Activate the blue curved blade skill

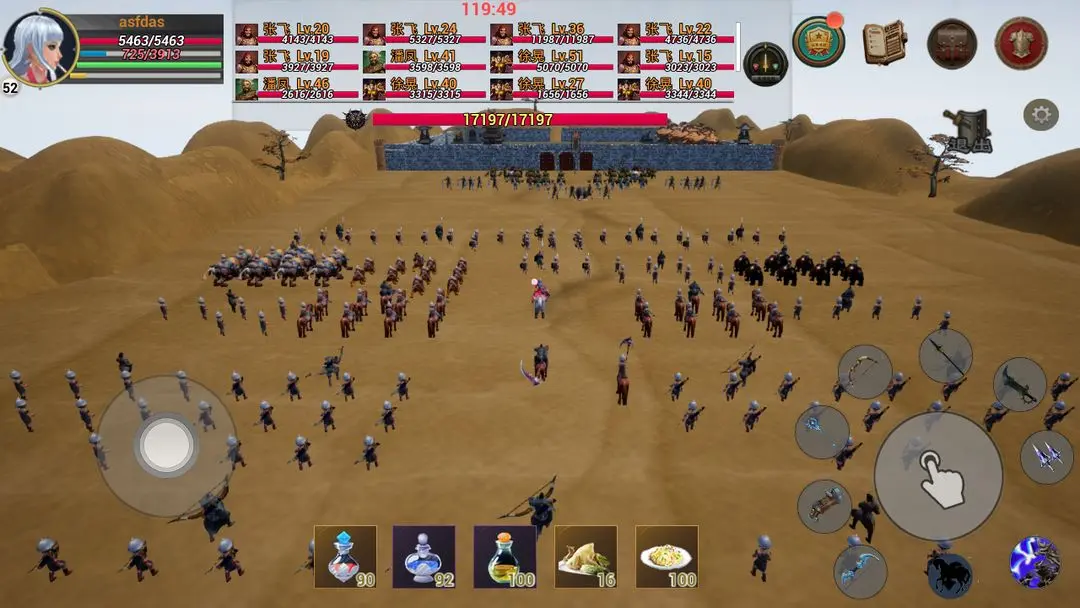pyautogui.click(x=860, y=571)
